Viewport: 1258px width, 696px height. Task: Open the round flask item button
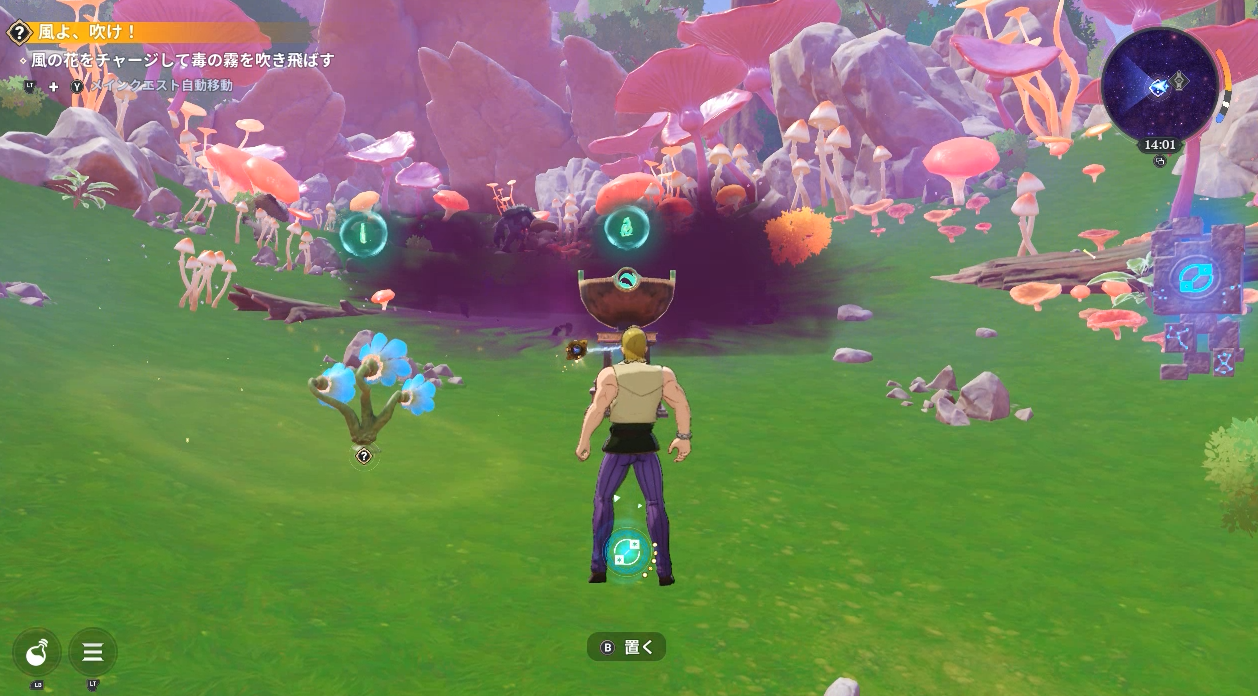point(37,652)
